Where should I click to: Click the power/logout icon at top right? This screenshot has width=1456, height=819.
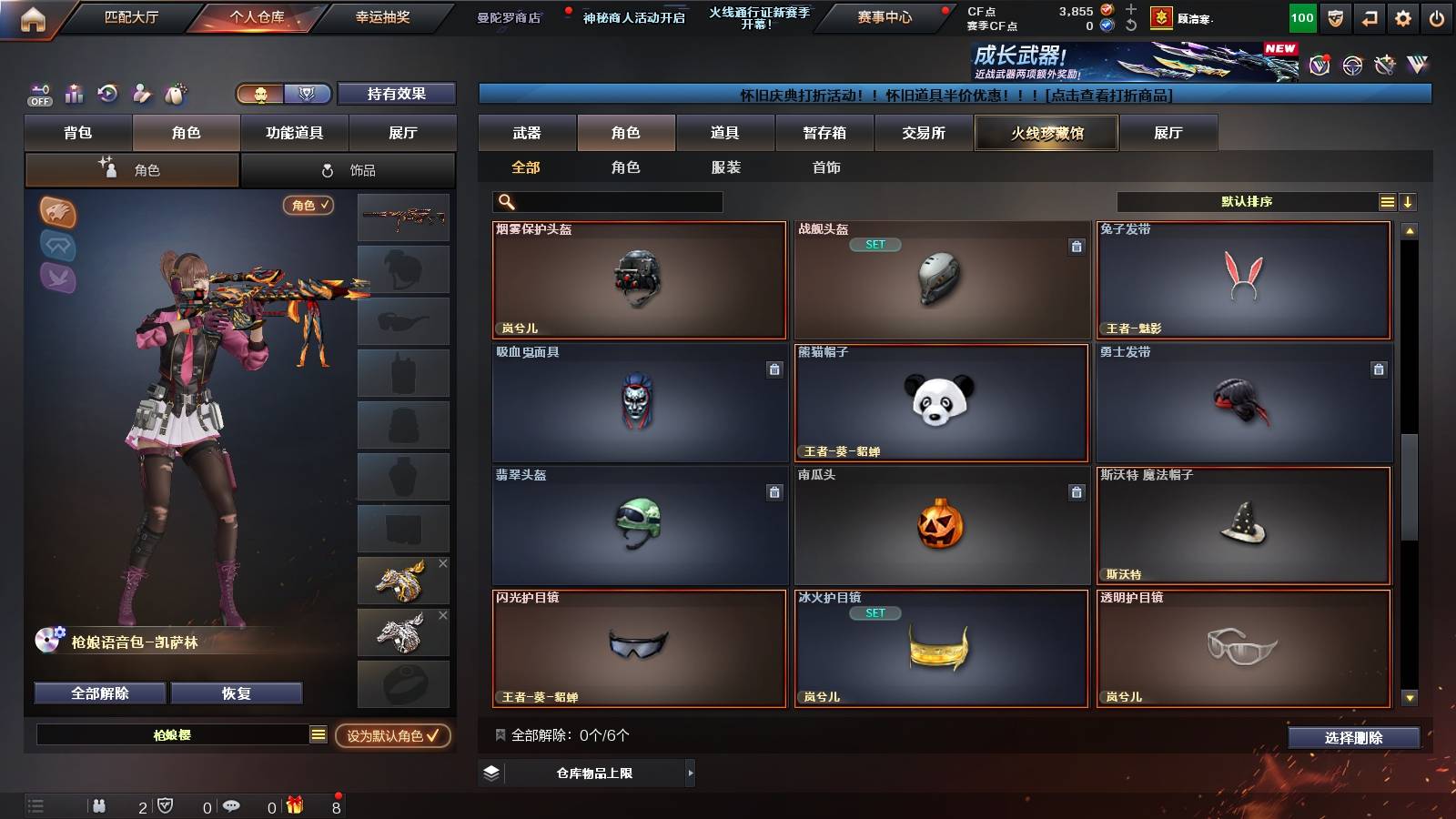(1436, 16)
